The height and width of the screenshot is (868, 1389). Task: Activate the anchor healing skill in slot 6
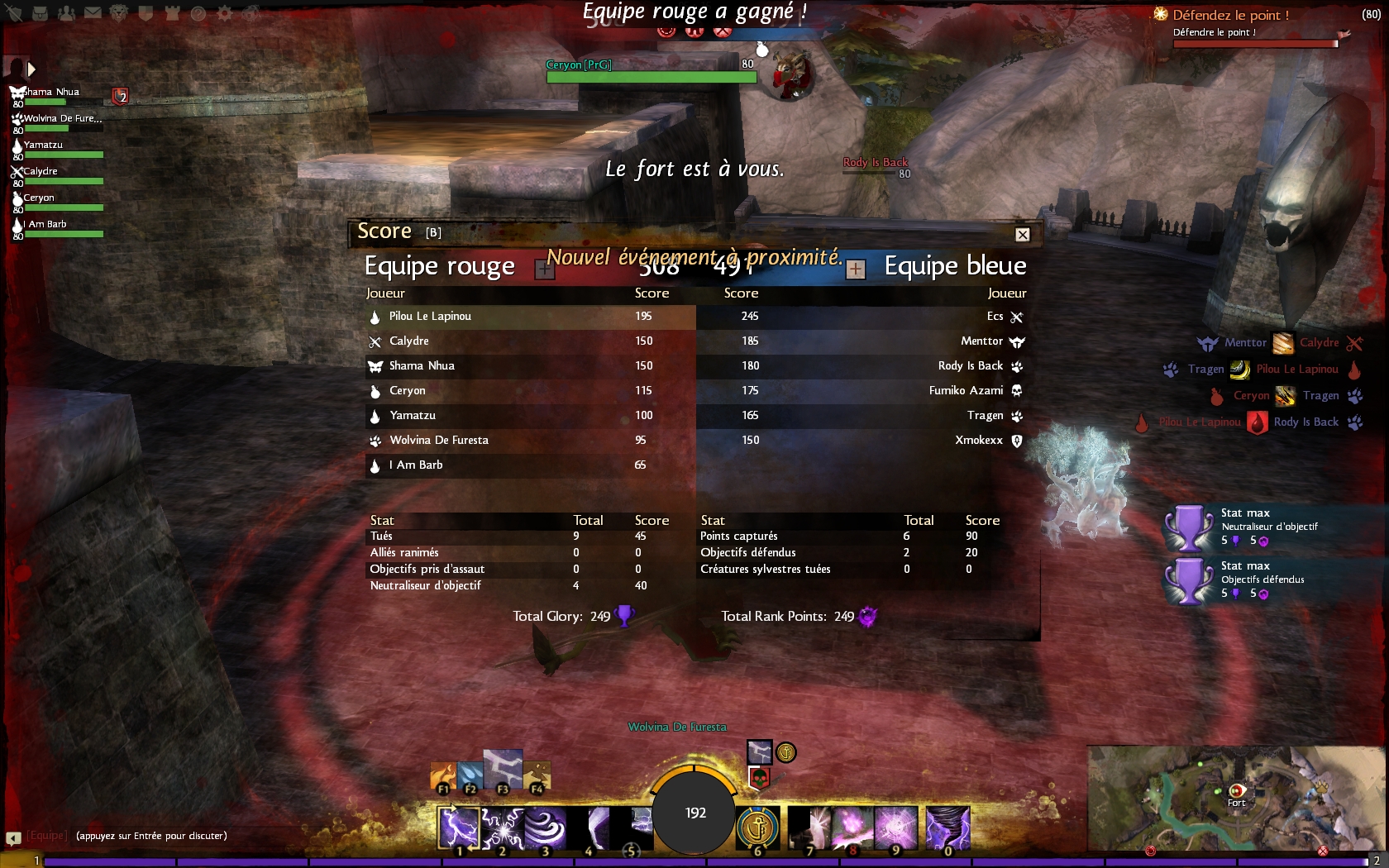(x=757, y=828)
